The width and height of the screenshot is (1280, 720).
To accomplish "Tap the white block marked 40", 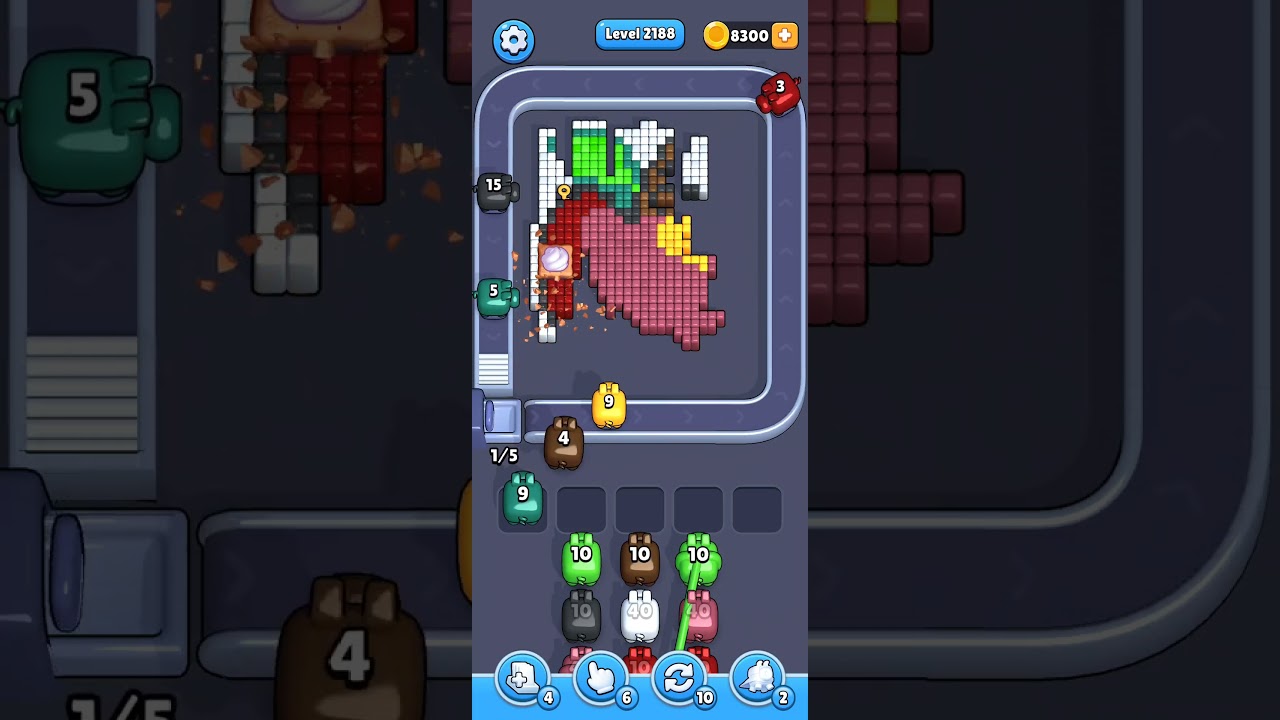I will (640, 615).
